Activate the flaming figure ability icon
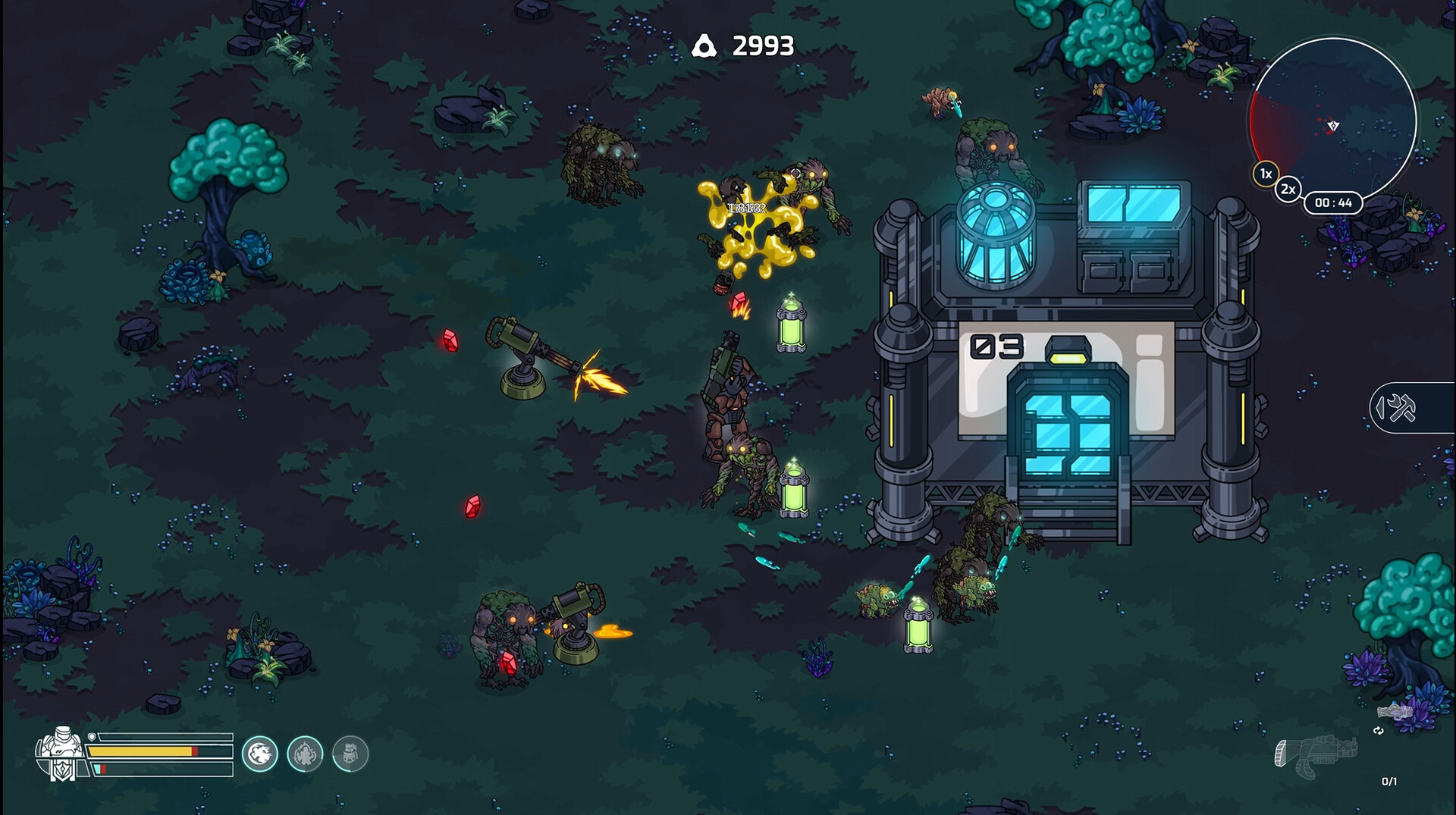The height and width of the screenshot is (815, 1456). pyautogui.click(x=305, y=754)
